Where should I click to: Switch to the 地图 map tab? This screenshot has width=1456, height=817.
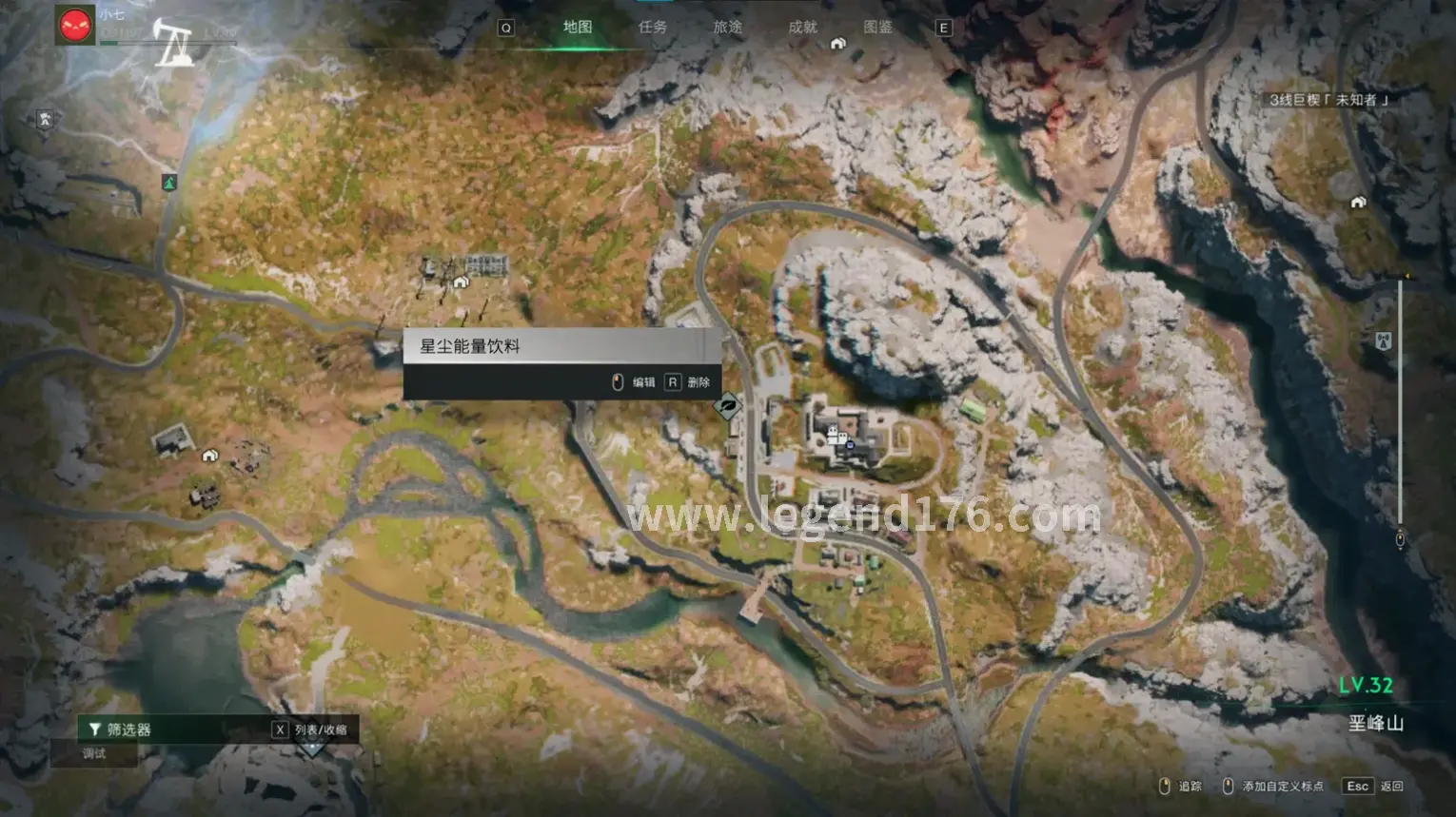point(577,27)
